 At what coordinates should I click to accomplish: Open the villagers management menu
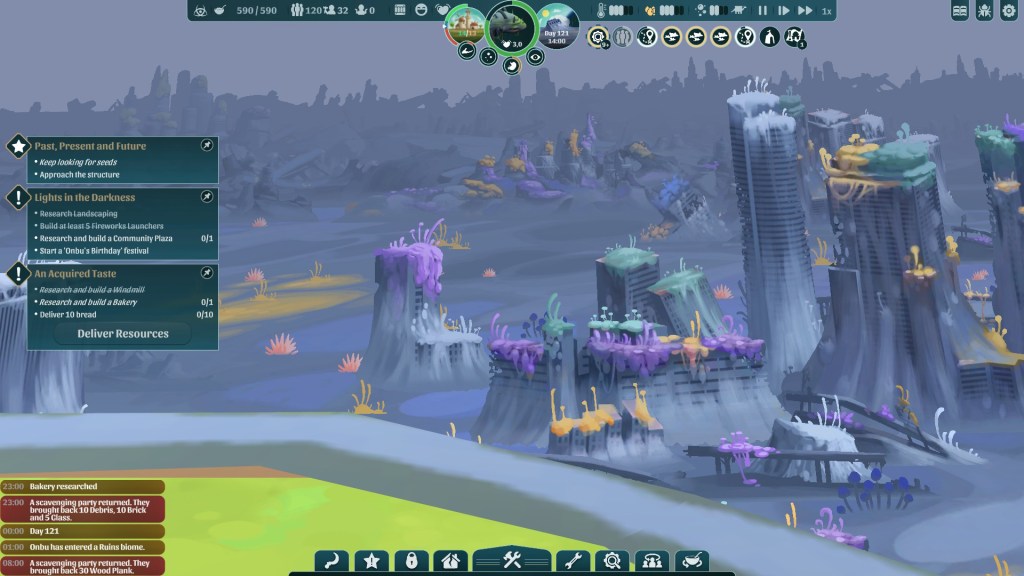coord(651,560)
